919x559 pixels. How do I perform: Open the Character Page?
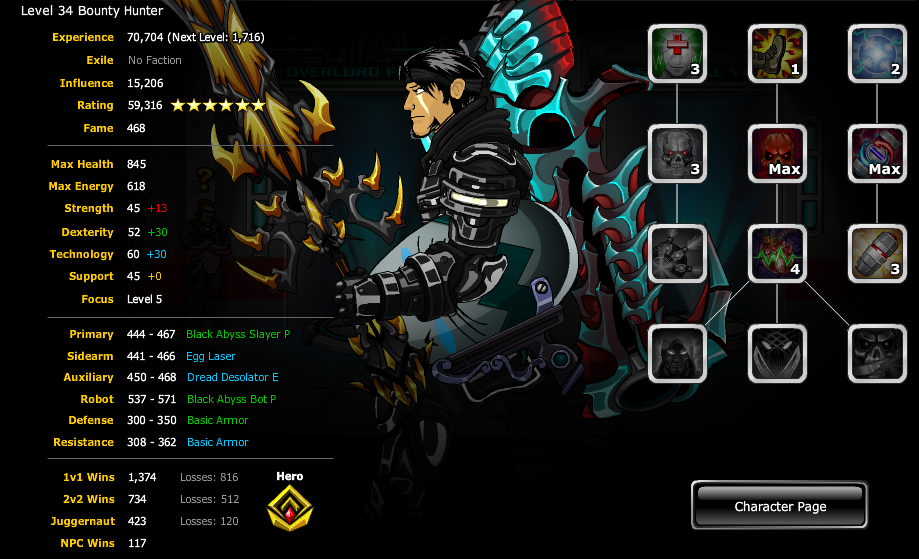tap(780, 506)
